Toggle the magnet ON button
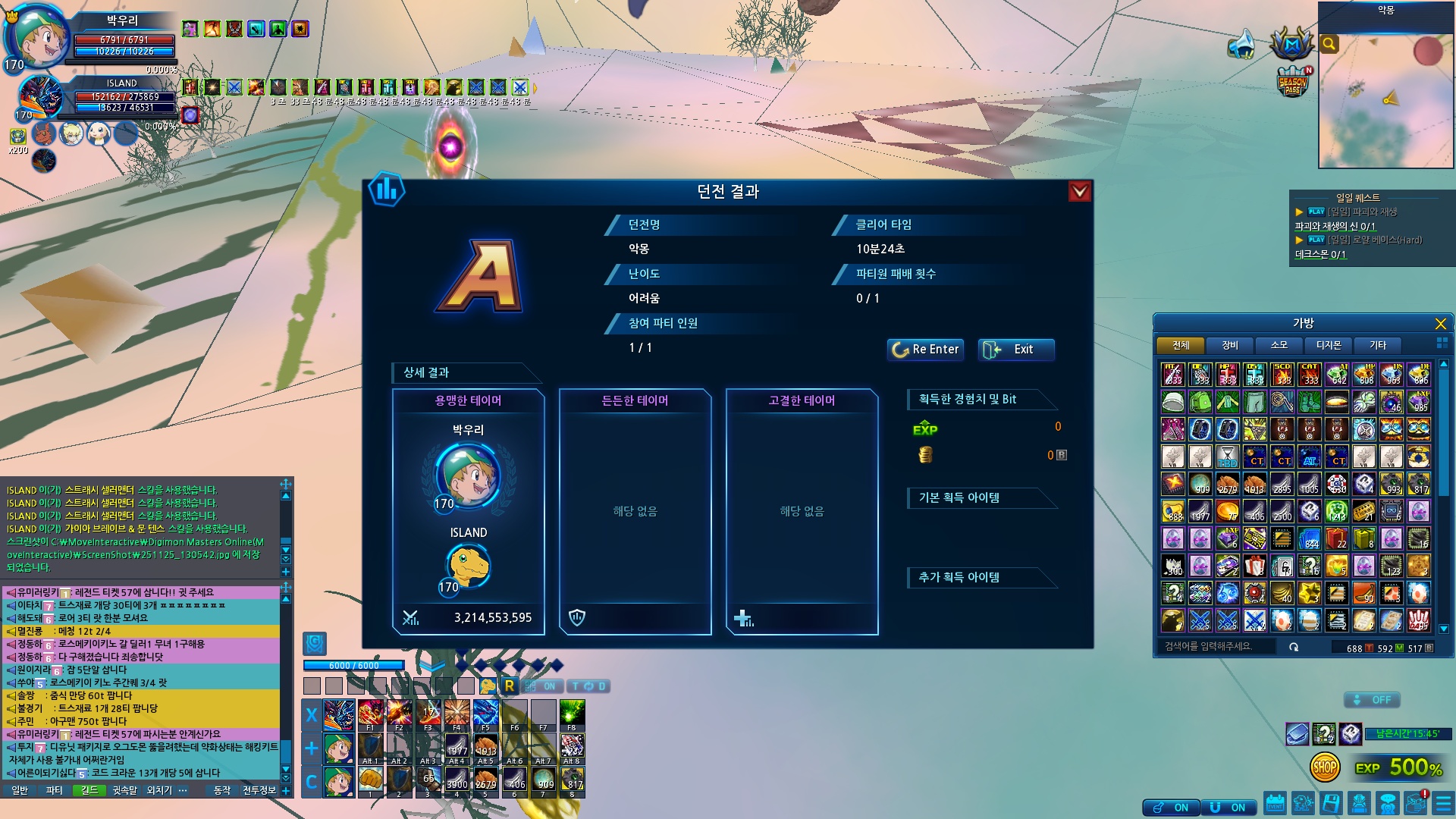The height and width of the screenshot is (819, 1456). [1229, 808]
